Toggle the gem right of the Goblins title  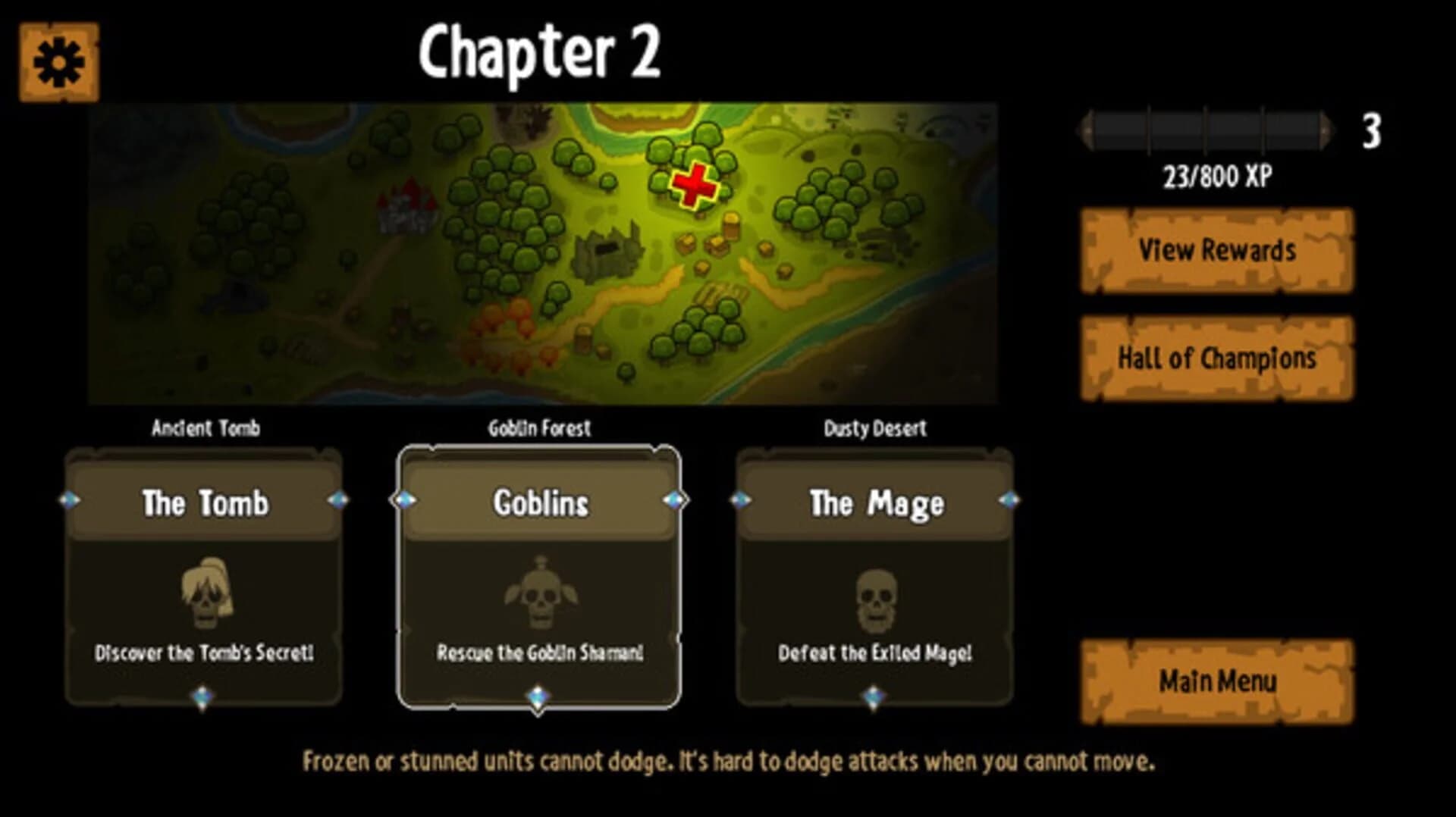pyautogui.click(x=673, y=499)
